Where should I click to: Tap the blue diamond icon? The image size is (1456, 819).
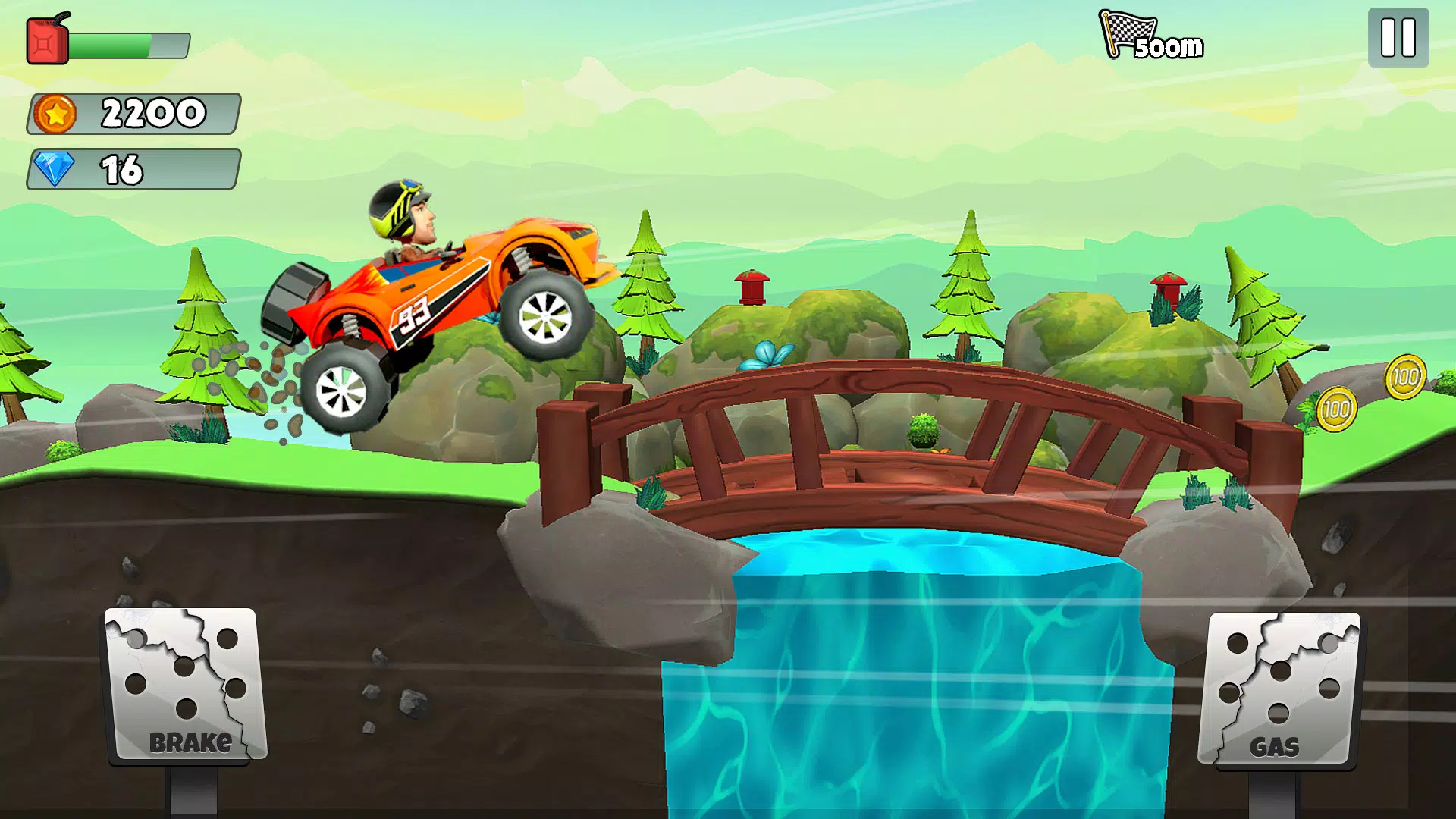pos(53,169)
